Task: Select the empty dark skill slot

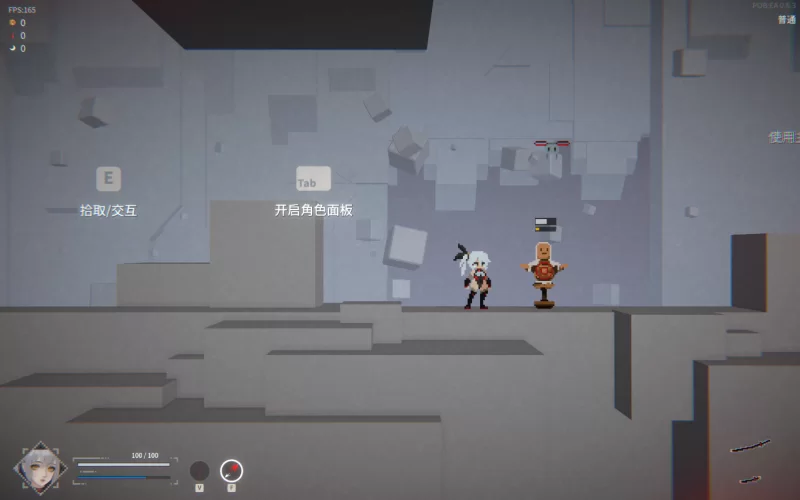Action: click(200, 470)
